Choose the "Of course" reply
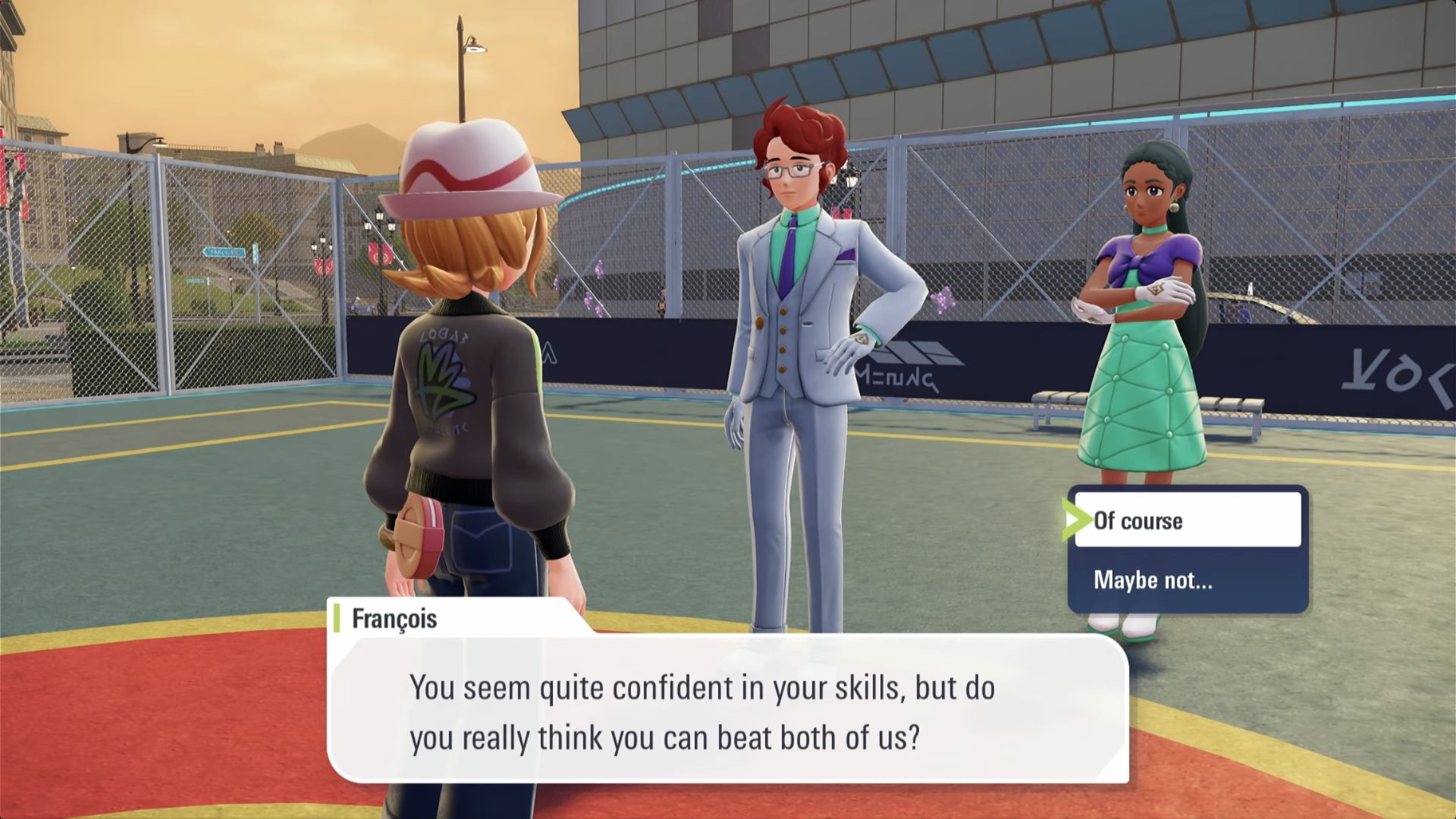This screenshot has width=1456, height=819. coord(1187,520)
